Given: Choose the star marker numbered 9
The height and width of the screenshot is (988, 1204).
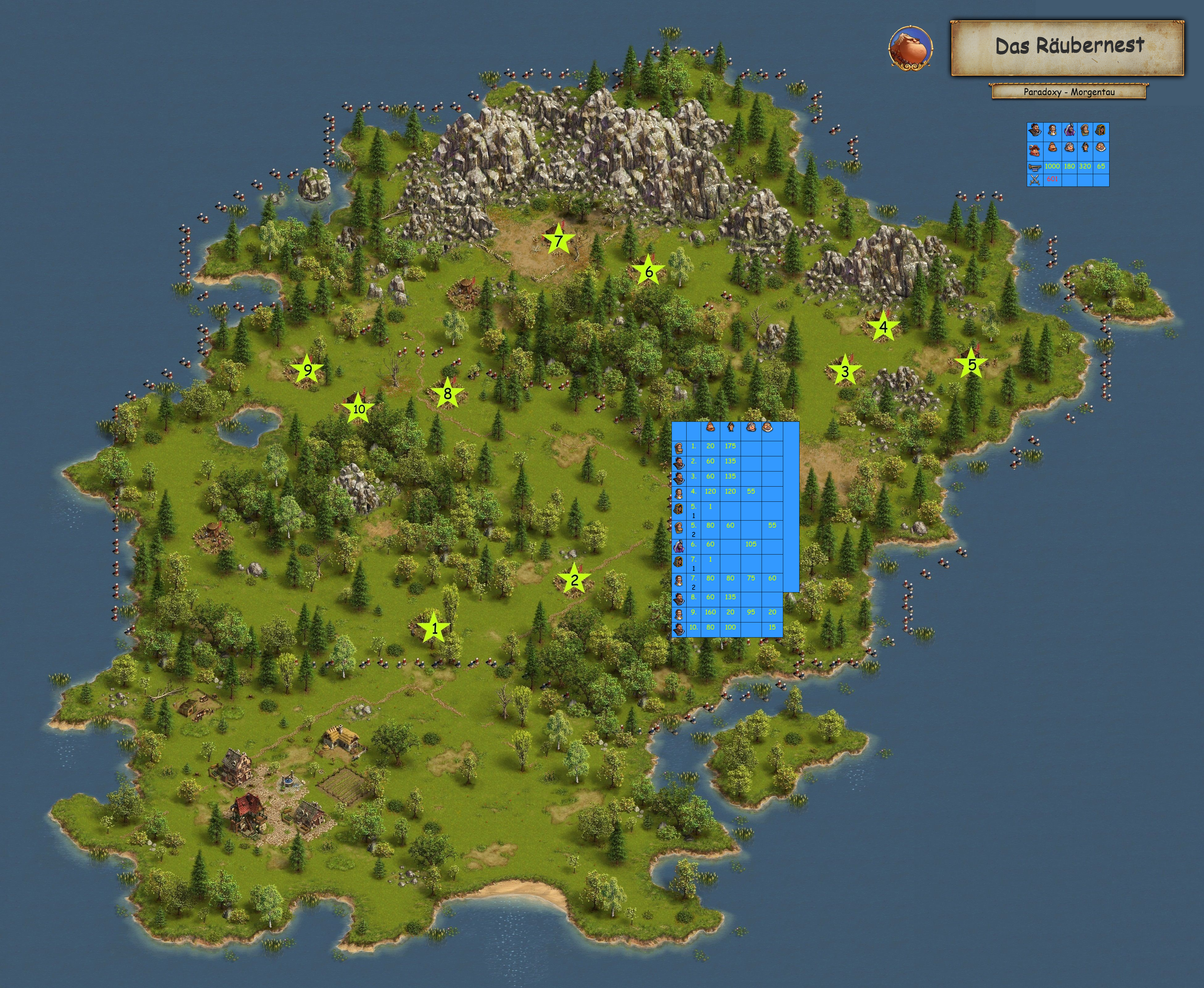Looking at the screenshot, I should pyautogui.click(x=307, y=370).
